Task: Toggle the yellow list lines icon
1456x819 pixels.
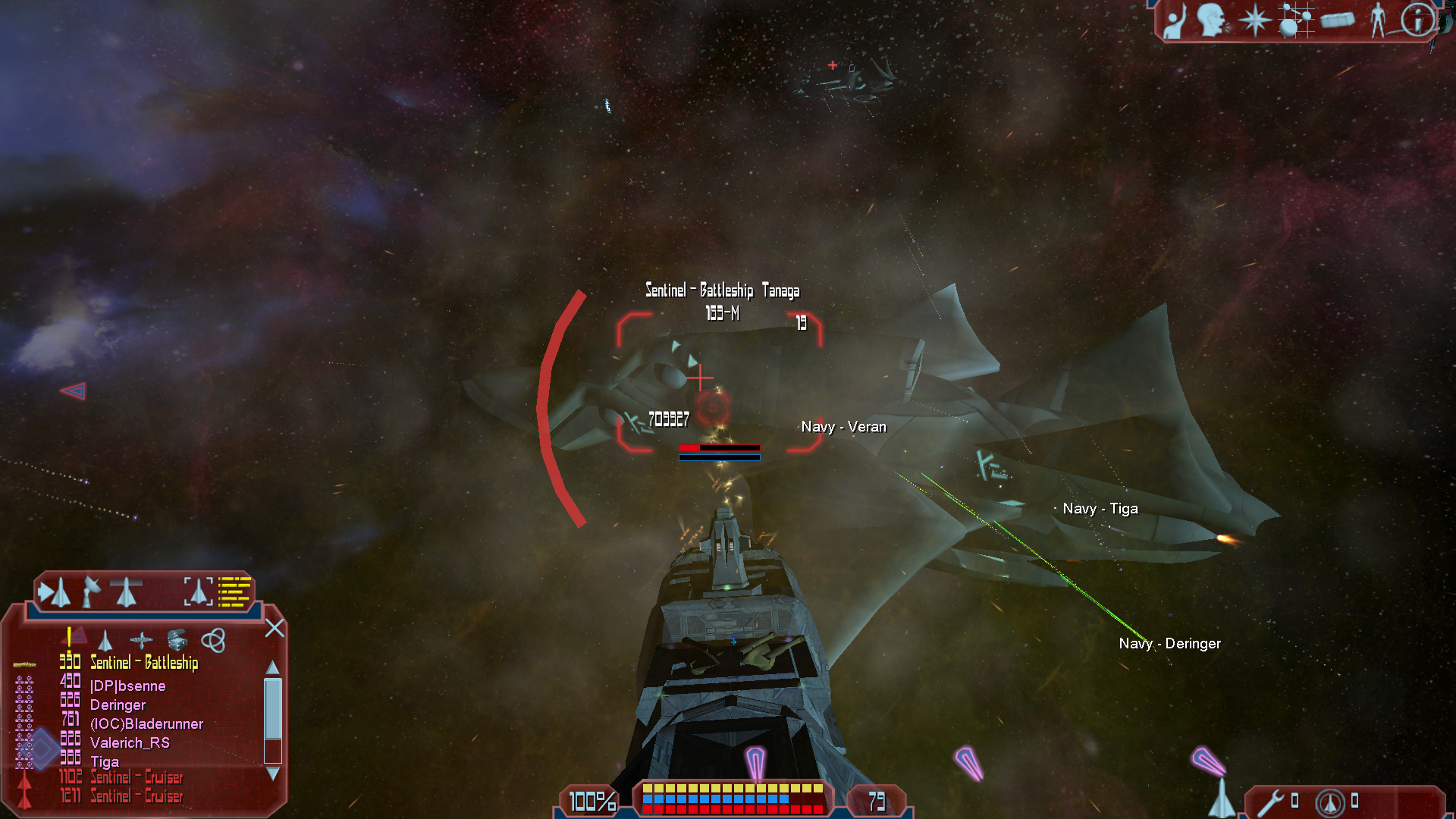Action: point(234,591)
